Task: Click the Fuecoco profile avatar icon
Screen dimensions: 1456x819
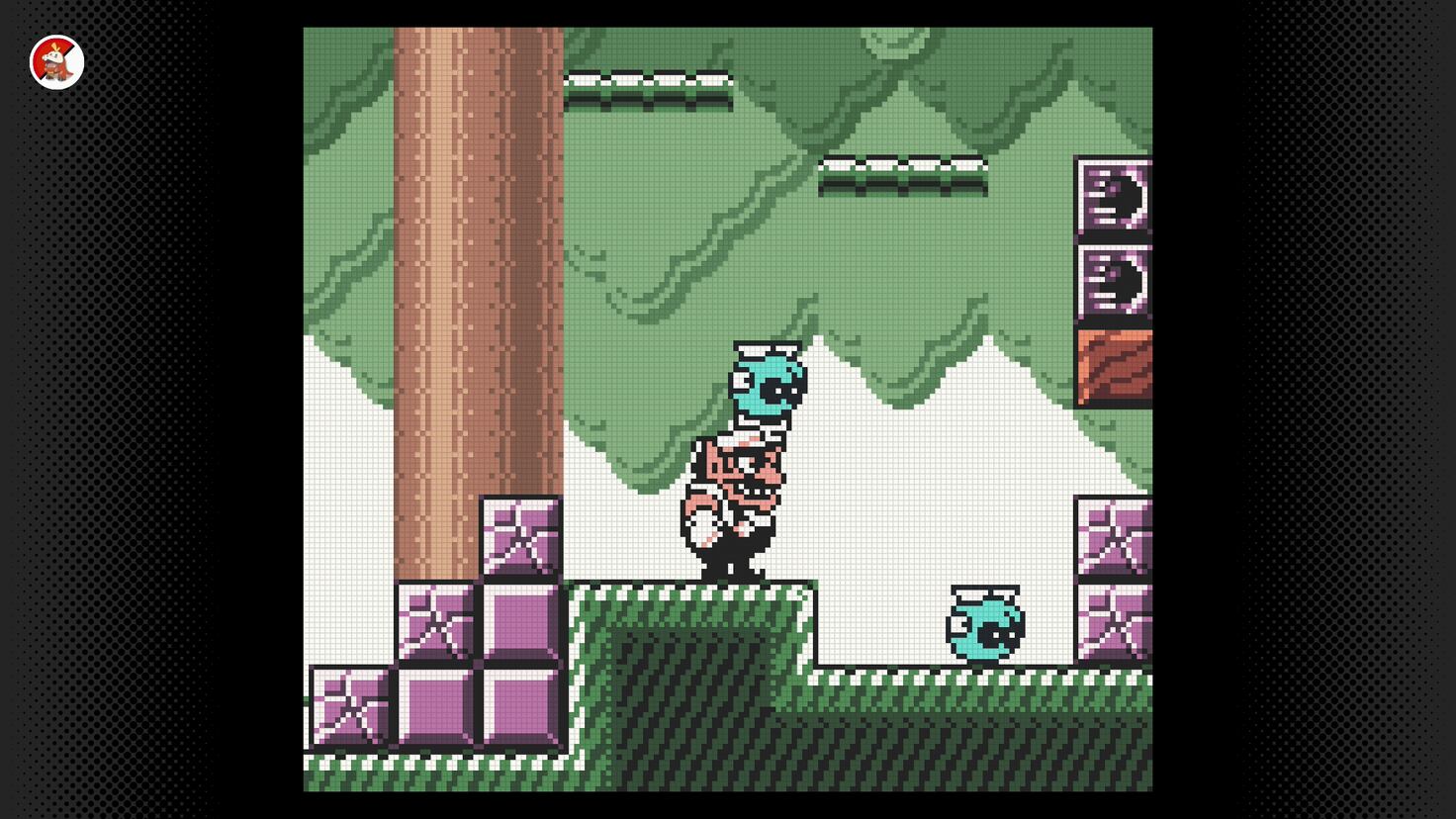Action: click(56, 61)
